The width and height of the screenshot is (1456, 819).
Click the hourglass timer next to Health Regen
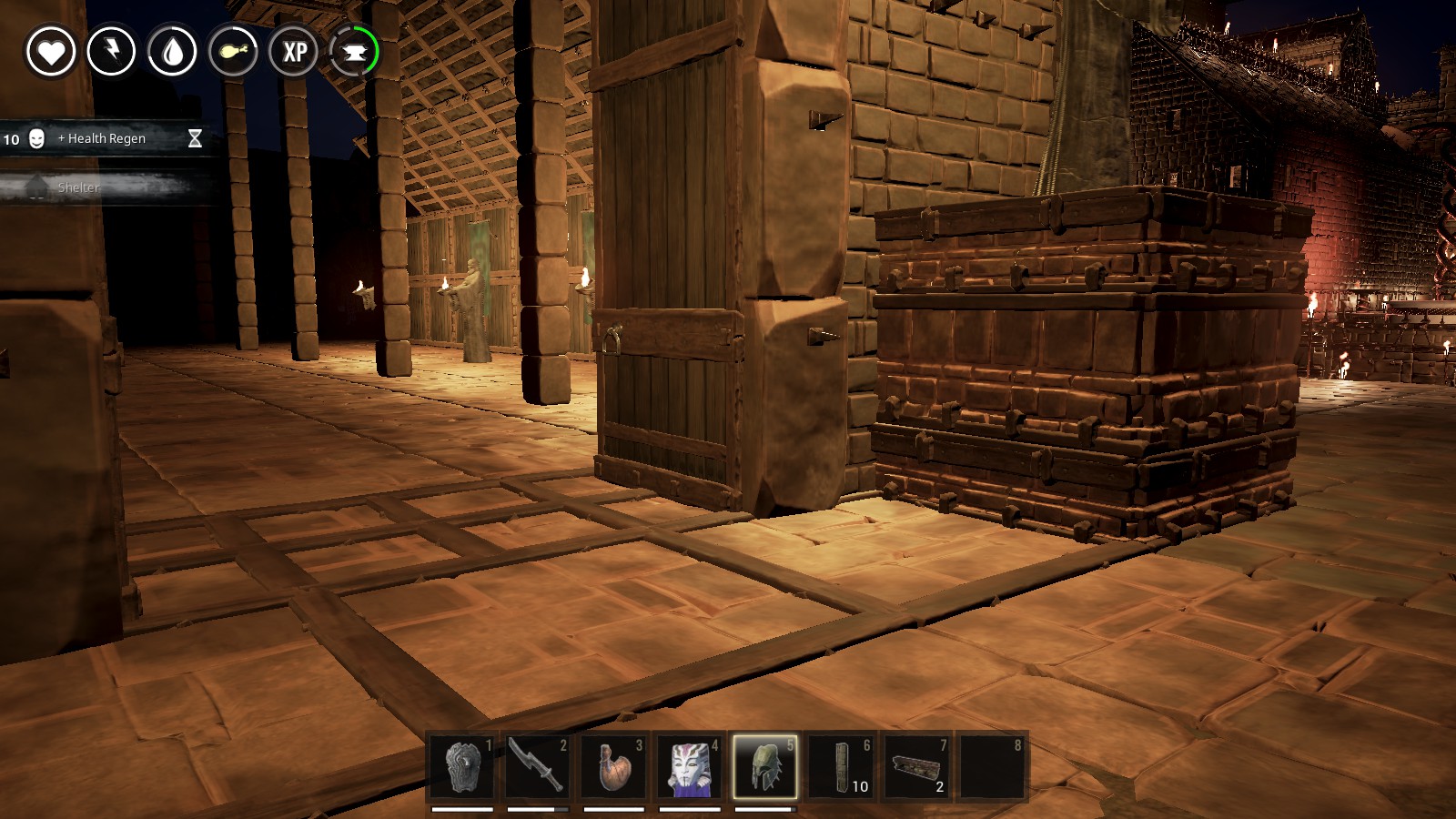coord(194,138)
